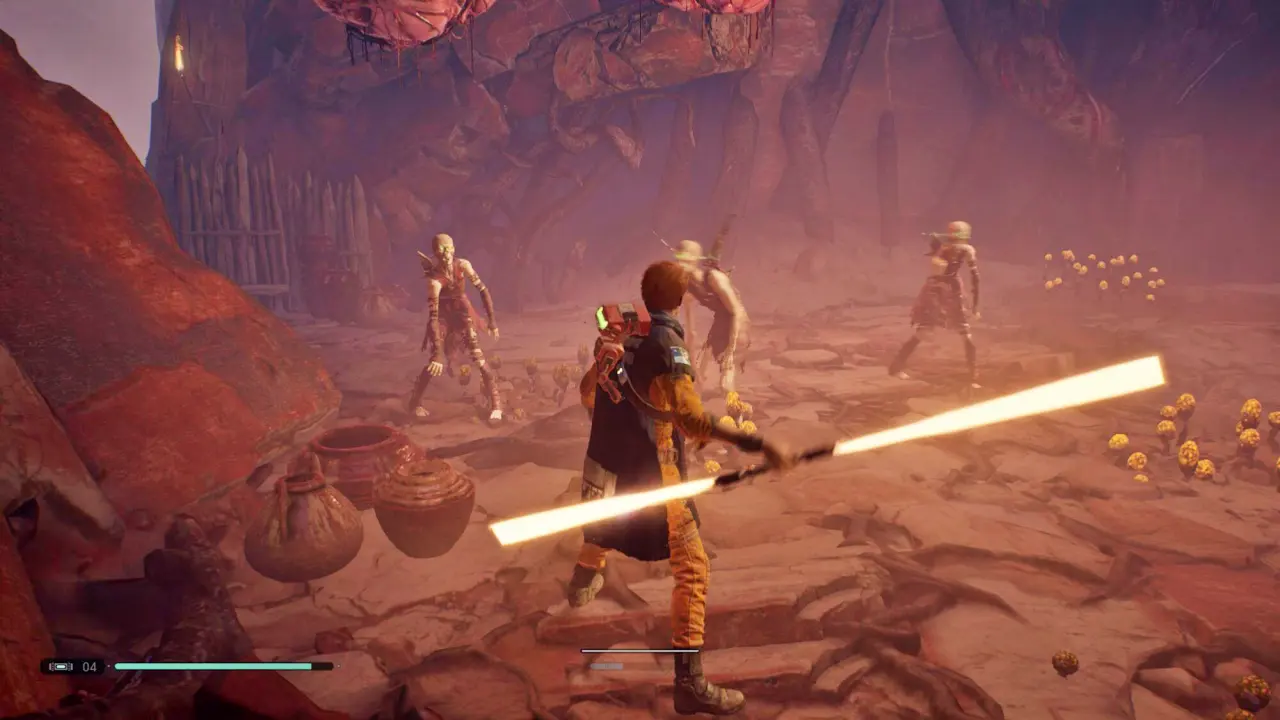Image resolution: width=1280 pixels, height=720 pixels.
Task: Click the stim canister icon
Action: pyautogui.click(x=61, y=667)
